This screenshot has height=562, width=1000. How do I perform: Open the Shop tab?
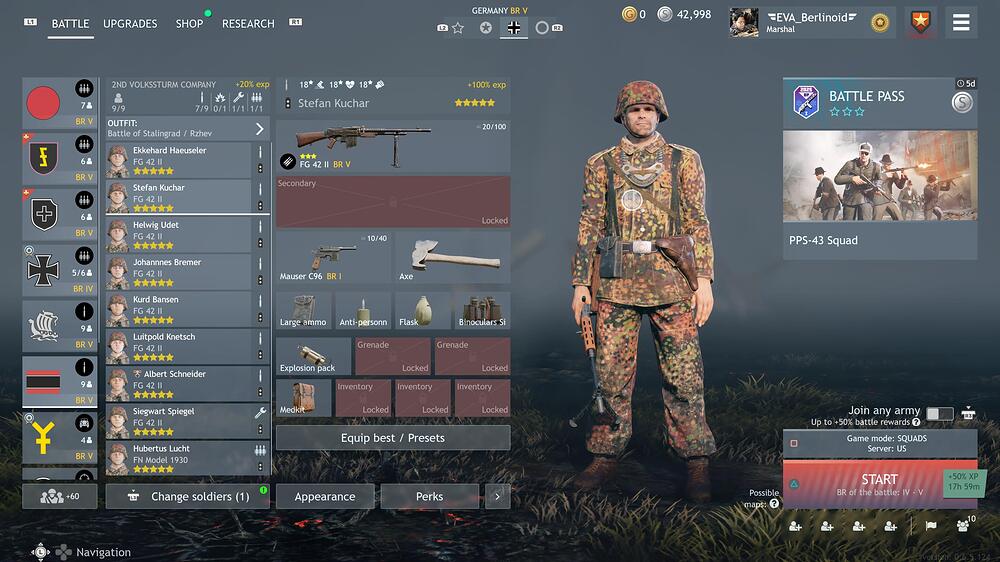coord(189,24)
